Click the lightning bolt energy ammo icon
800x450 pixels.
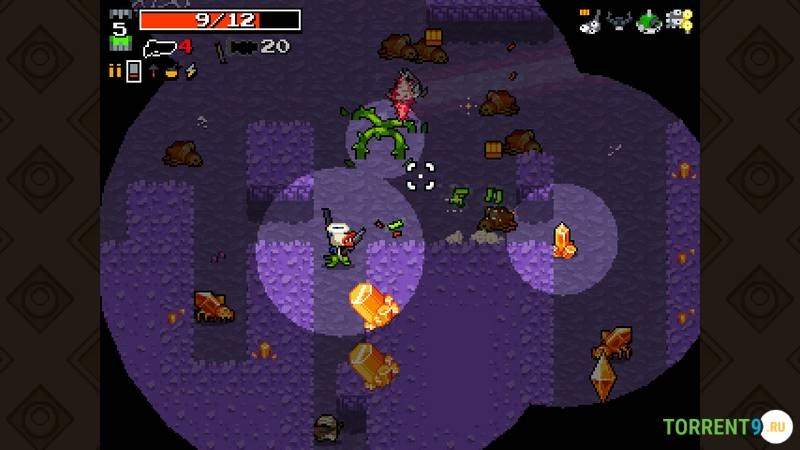[x=190, y=71]
